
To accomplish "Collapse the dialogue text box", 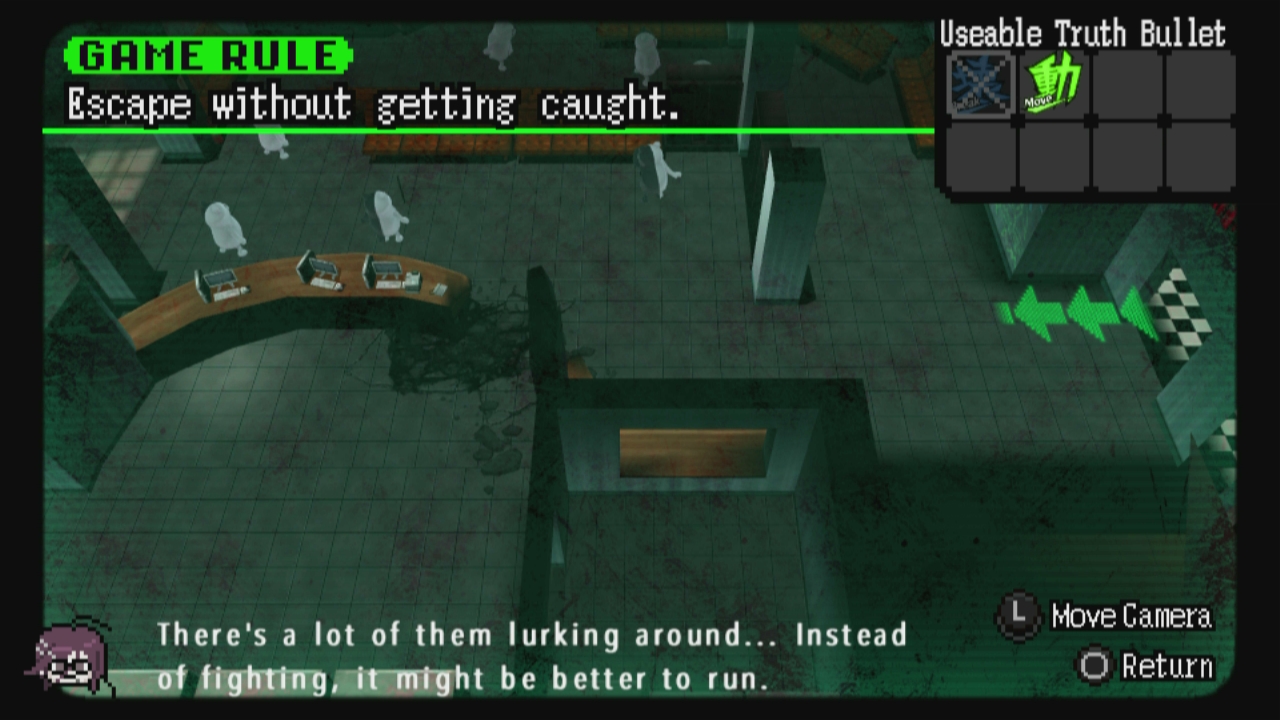I will click(530, 655).
